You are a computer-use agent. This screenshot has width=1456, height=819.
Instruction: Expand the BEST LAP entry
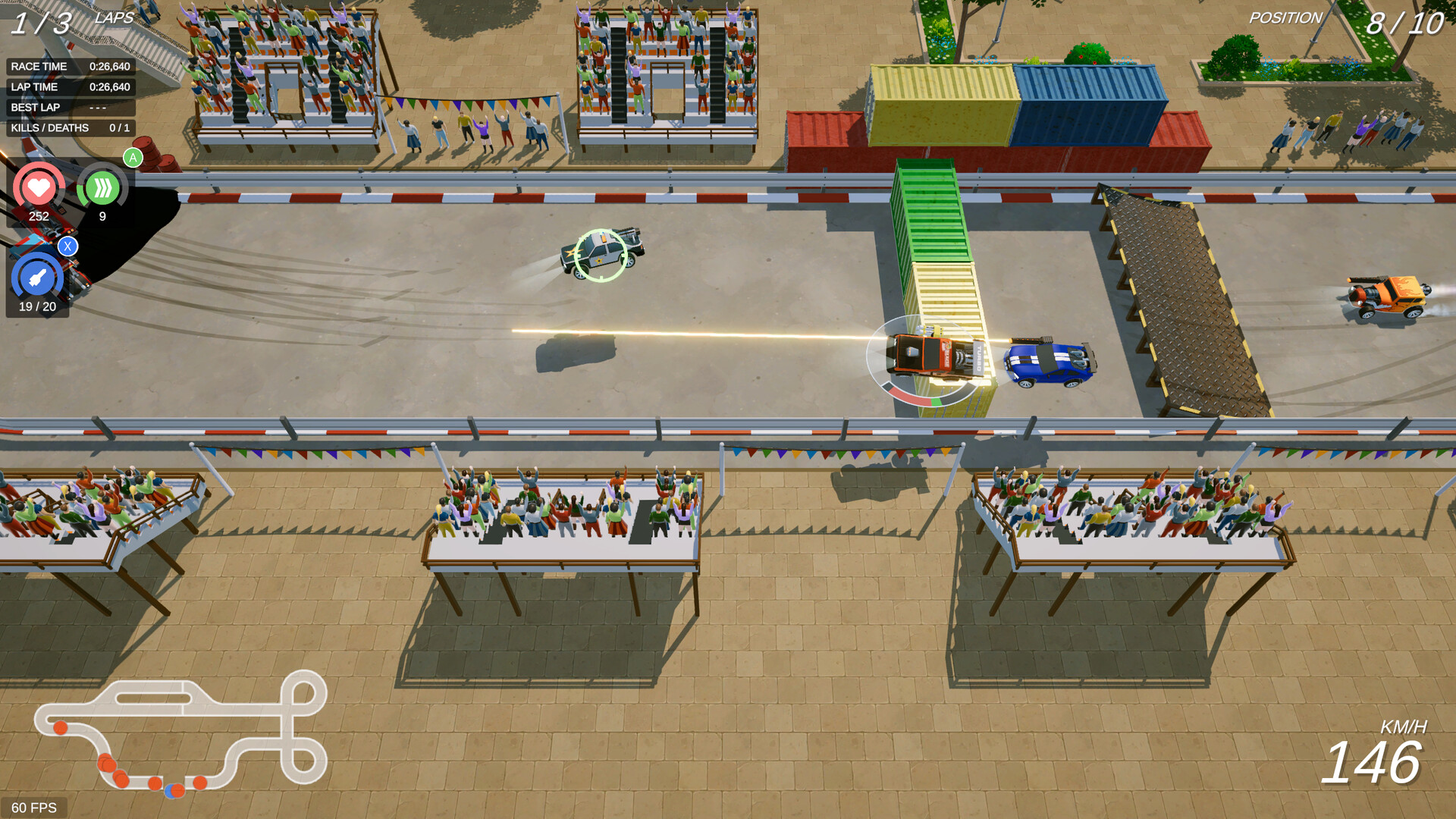coord(70,107)
